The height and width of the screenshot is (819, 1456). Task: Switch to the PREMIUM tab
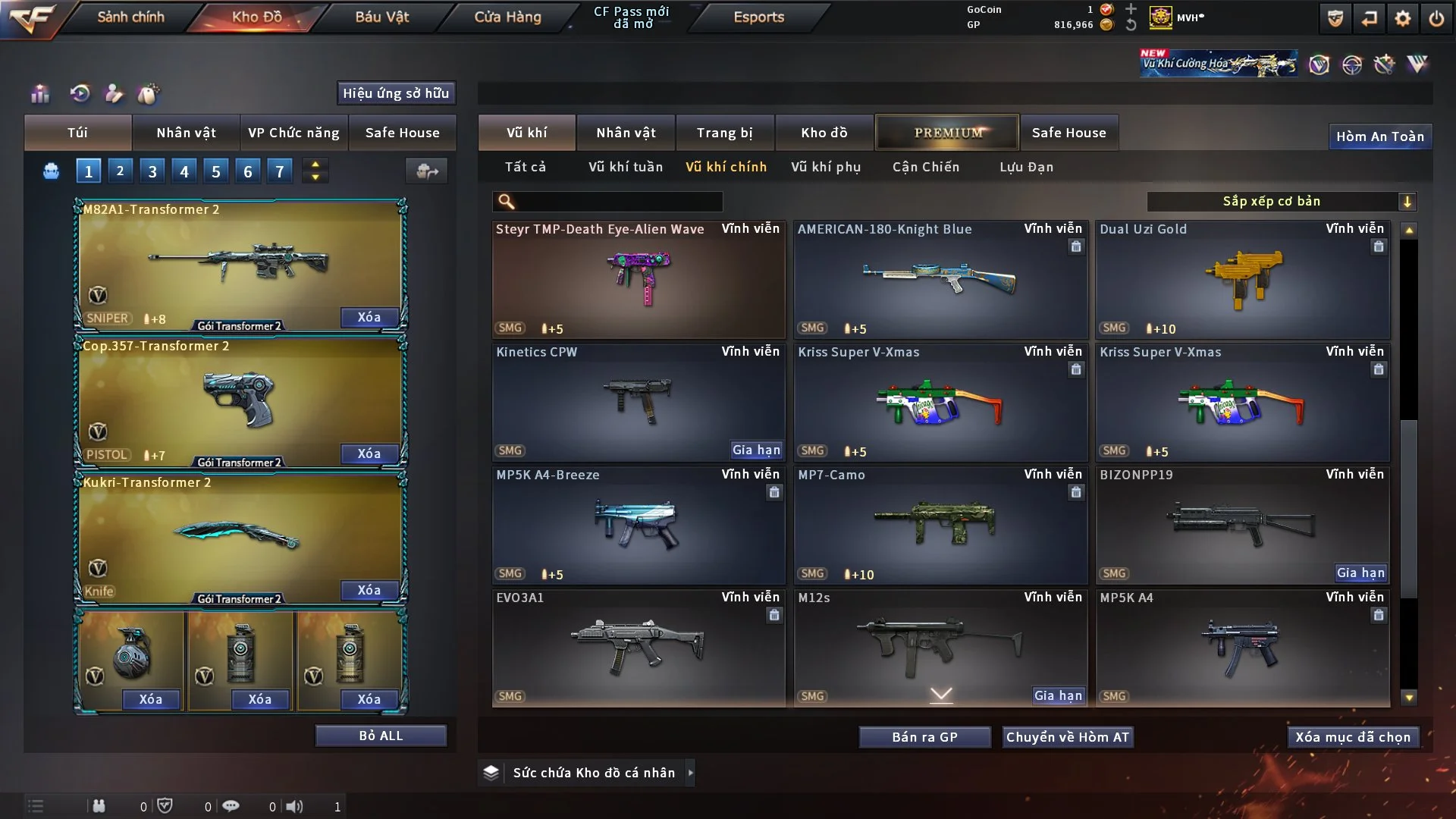tap(947, 133)
